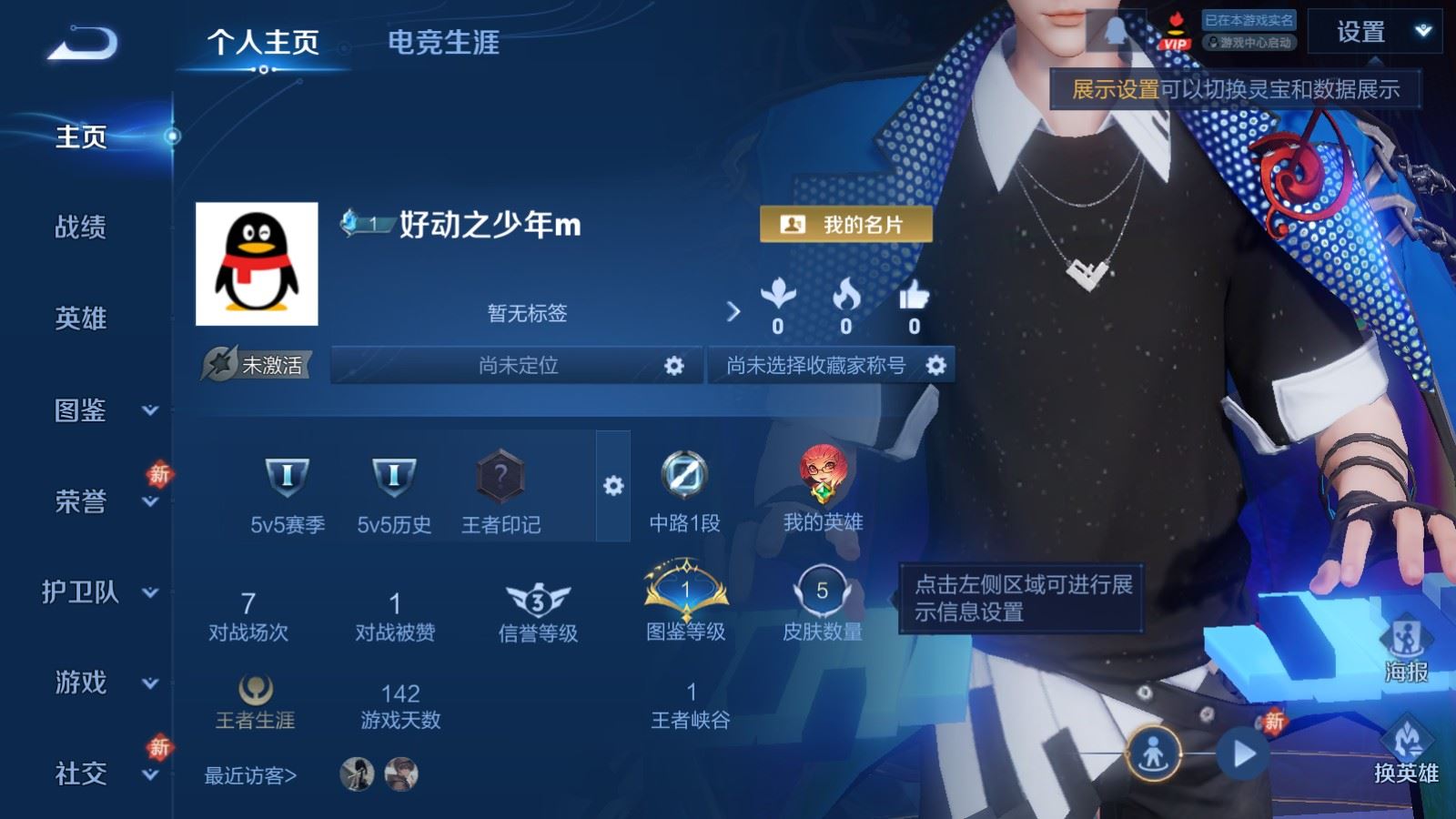Switch to the 电竞生涯 tab
Viewport: 1456px width, 819px height.
(x=444, y=43)
